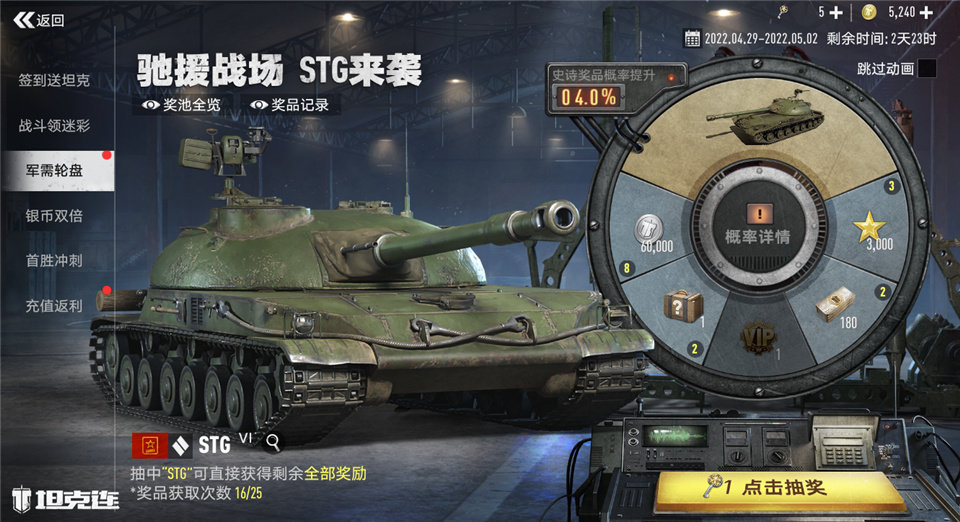Image resolution: width=960 pixels, height=522 pixels.
Task: Go back using the 返回 button
Action: tap(42, 20)
